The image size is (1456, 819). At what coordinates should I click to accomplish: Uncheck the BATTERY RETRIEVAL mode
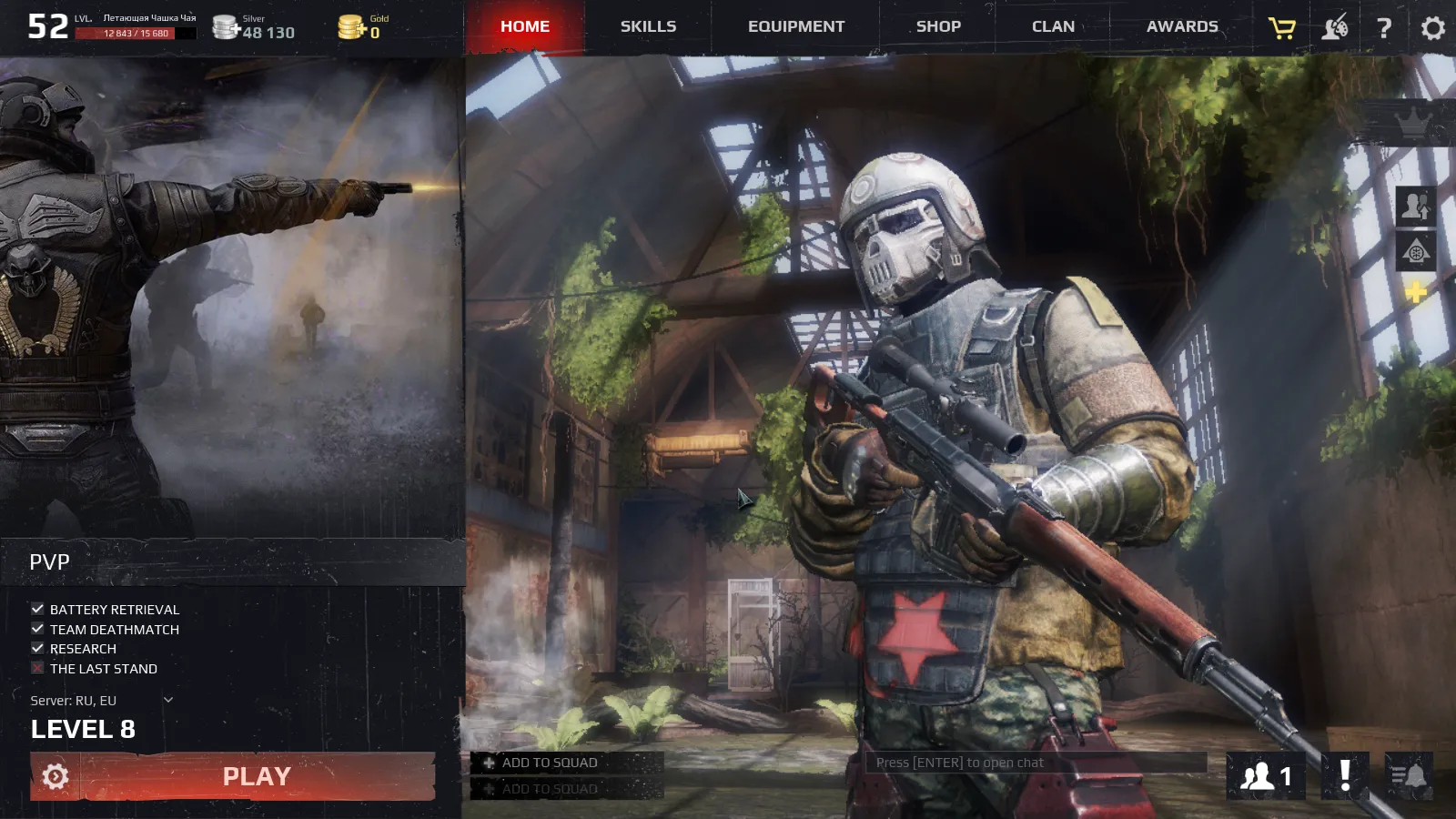(36, 609)
